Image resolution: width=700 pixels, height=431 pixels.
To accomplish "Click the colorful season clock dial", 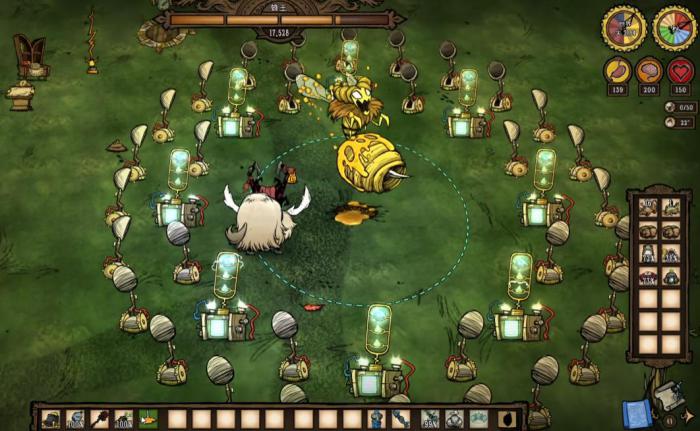I will pos(675,28).
